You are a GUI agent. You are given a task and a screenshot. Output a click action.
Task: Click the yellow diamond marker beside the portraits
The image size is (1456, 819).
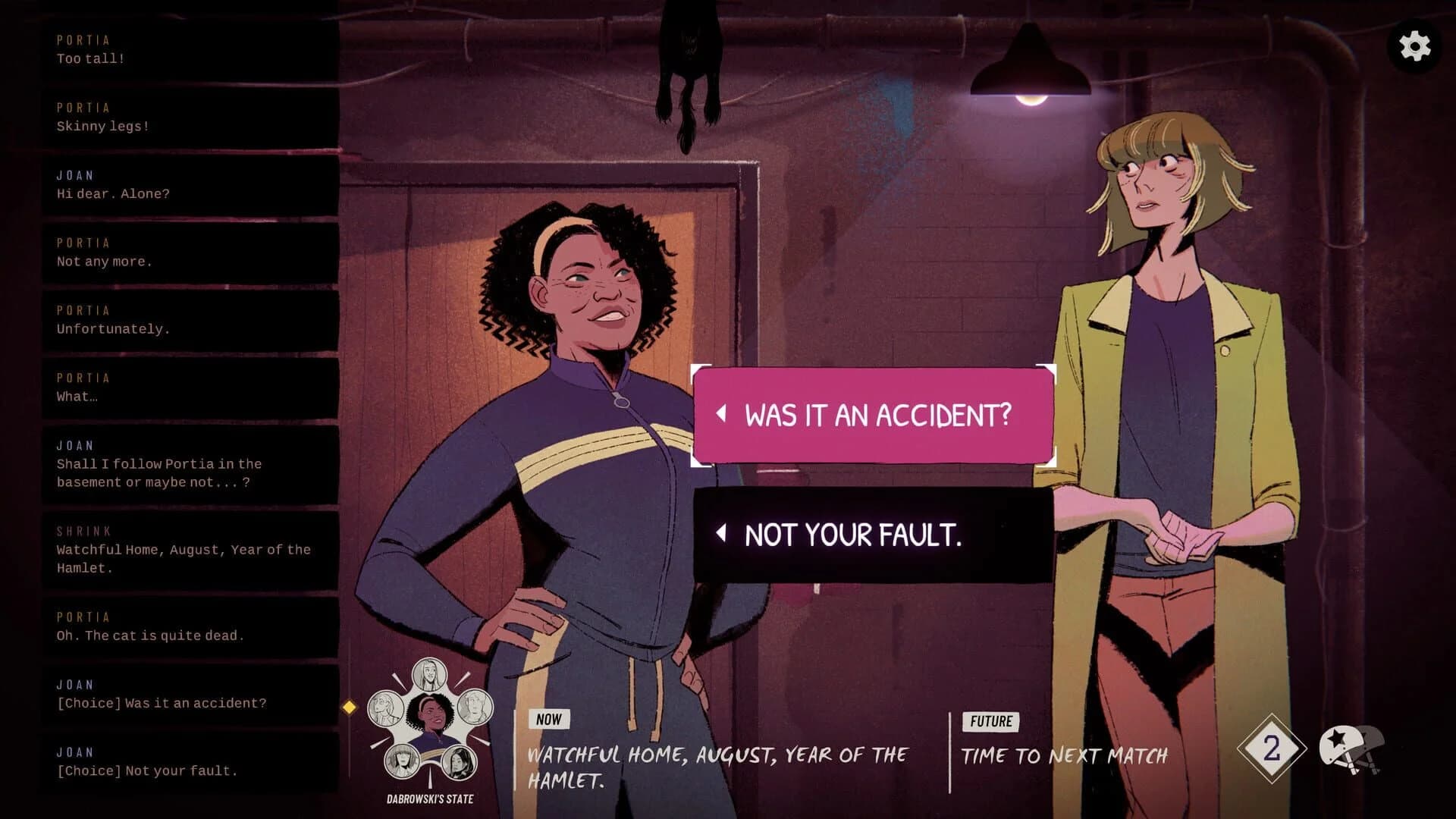pos(349,708)
